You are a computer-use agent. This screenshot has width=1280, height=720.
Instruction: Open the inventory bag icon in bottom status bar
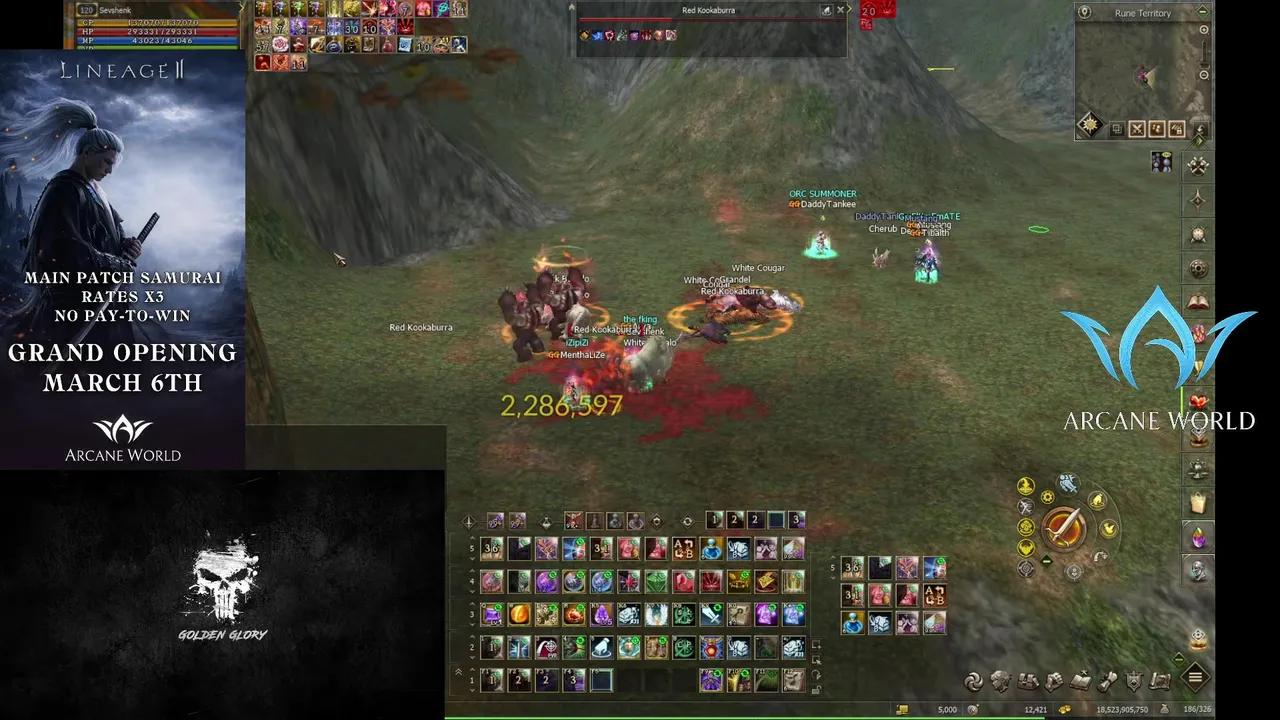(x=1027, y=678)
